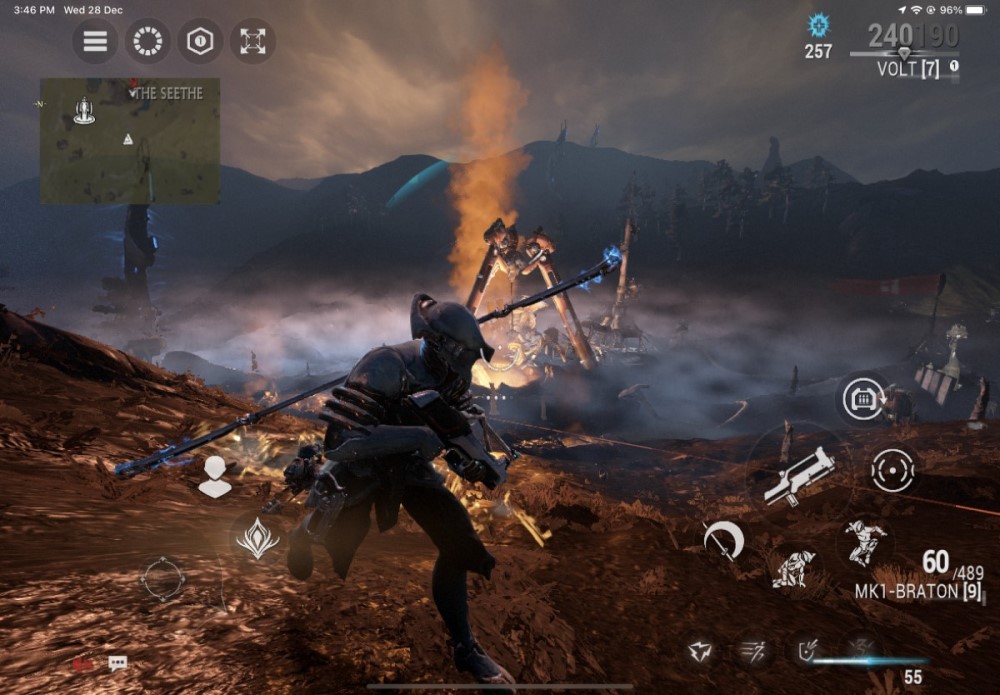Activate the circular aim reticle button
The image size is (1000, 695).
pyautogui.click(x=892, y=469)
